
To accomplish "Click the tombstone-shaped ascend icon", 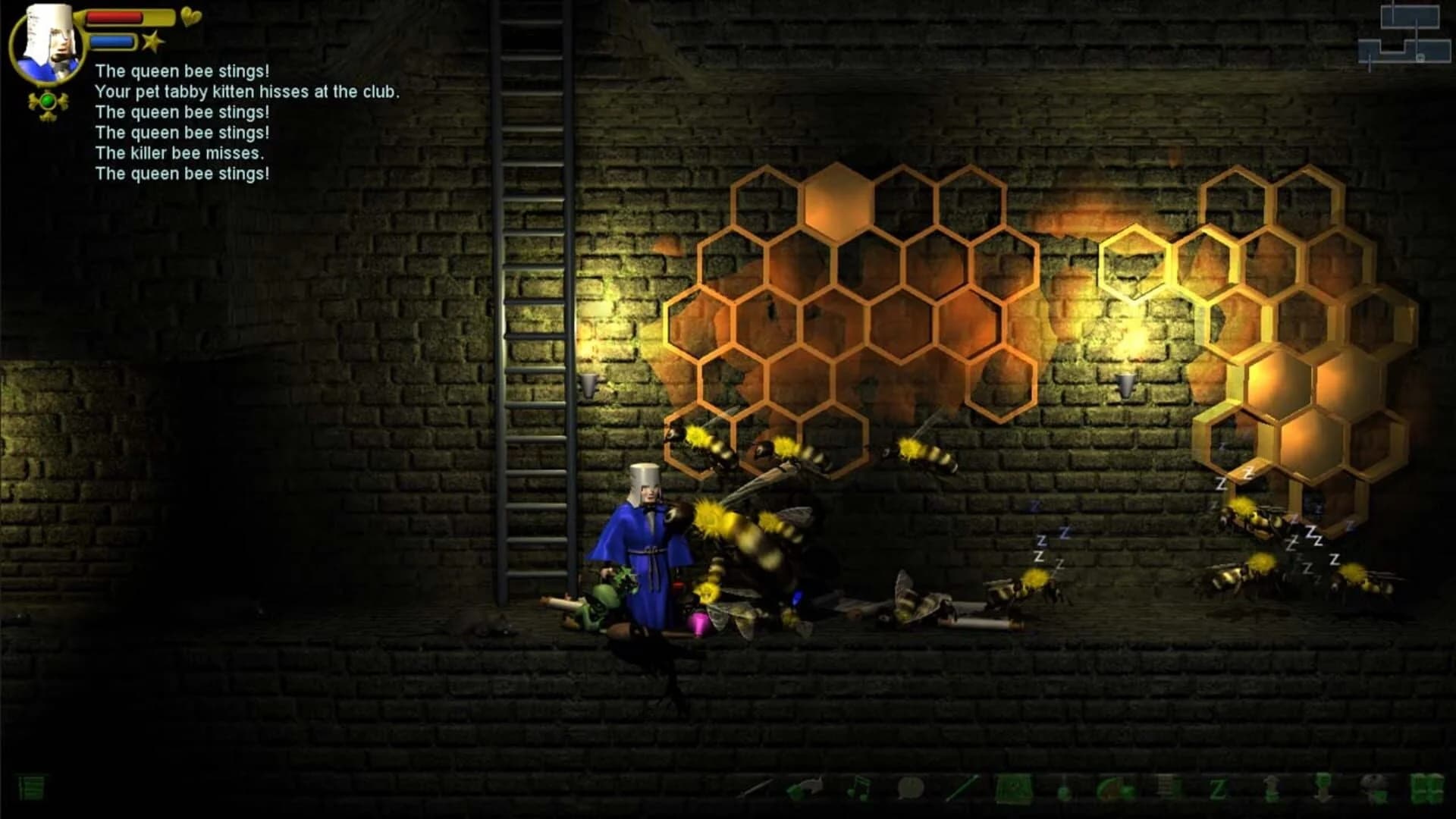I will [1270, 789].
